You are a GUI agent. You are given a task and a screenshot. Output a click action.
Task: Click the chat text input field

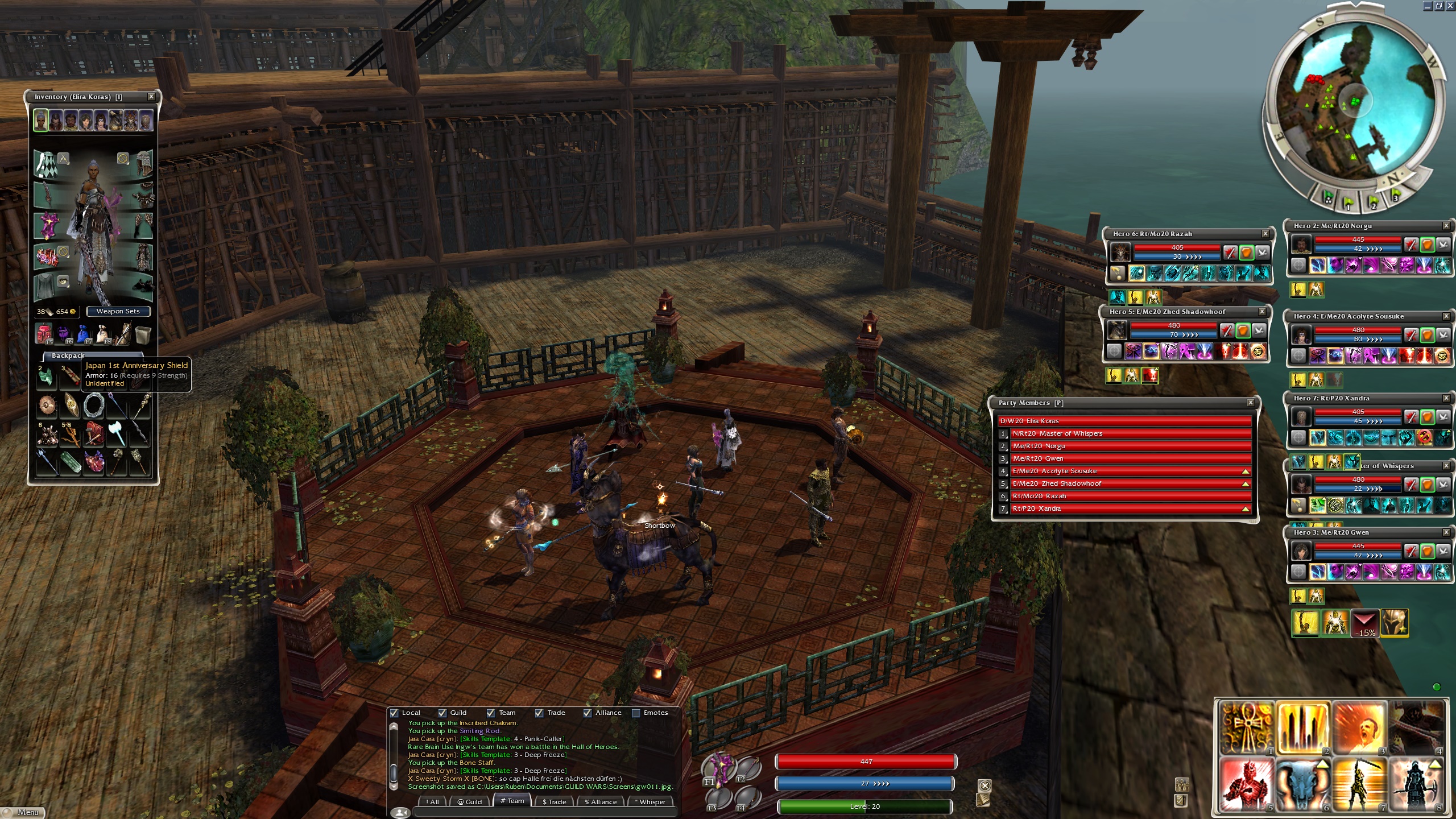pyautogui.click(x=543, y=812)
